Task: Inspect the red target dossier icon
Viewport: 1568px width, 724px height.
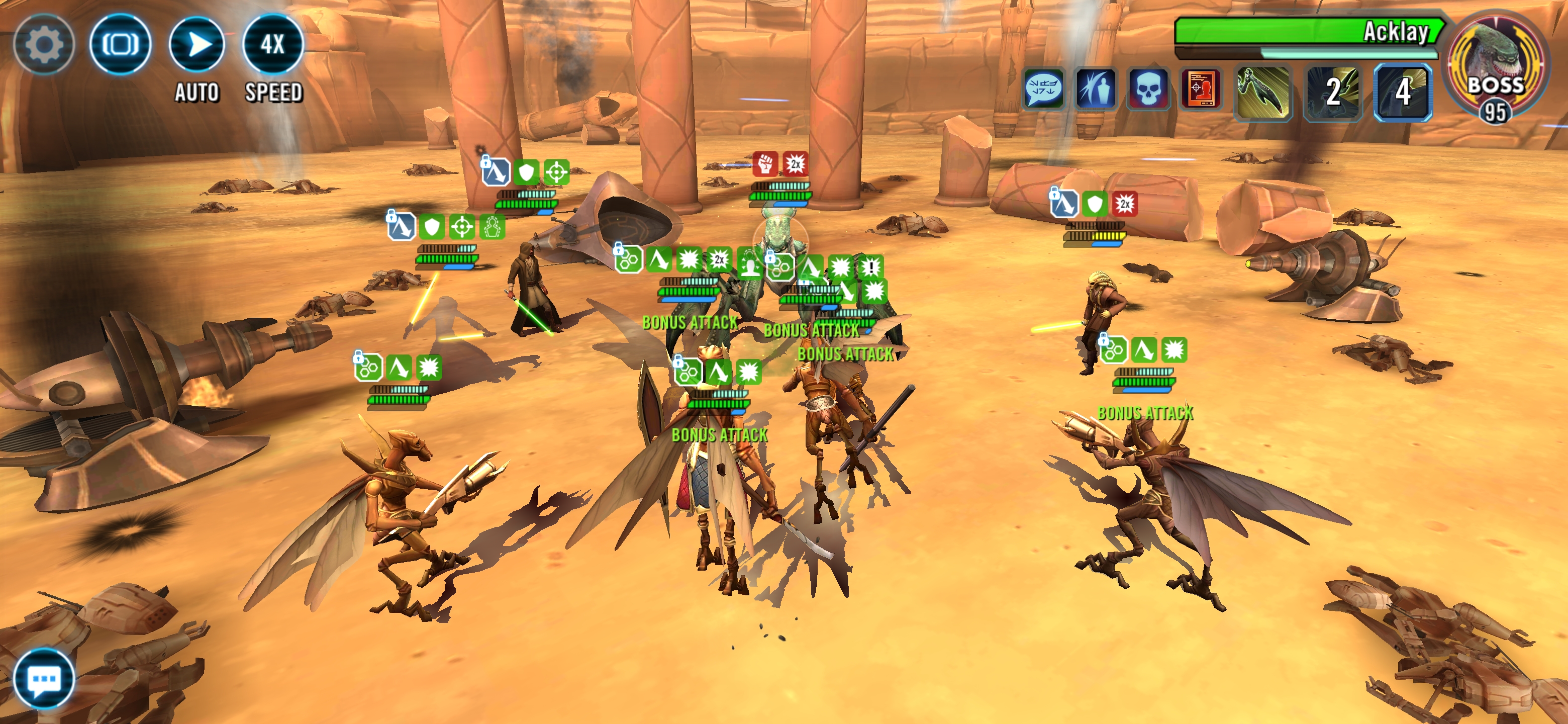Action: point(1200,89)
